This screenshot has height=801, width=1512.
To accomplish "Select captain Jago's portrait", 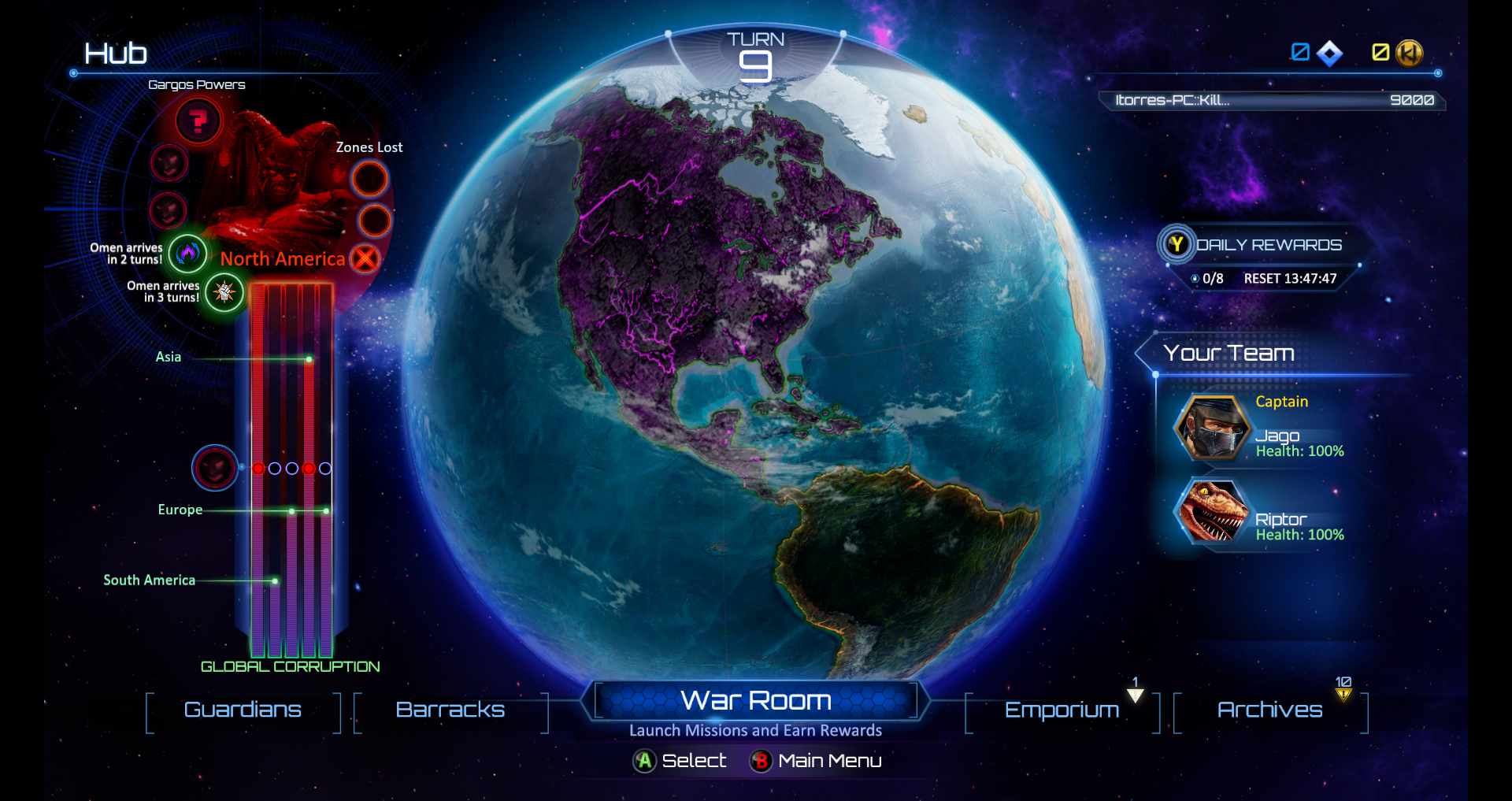I will click(1212, 428).
